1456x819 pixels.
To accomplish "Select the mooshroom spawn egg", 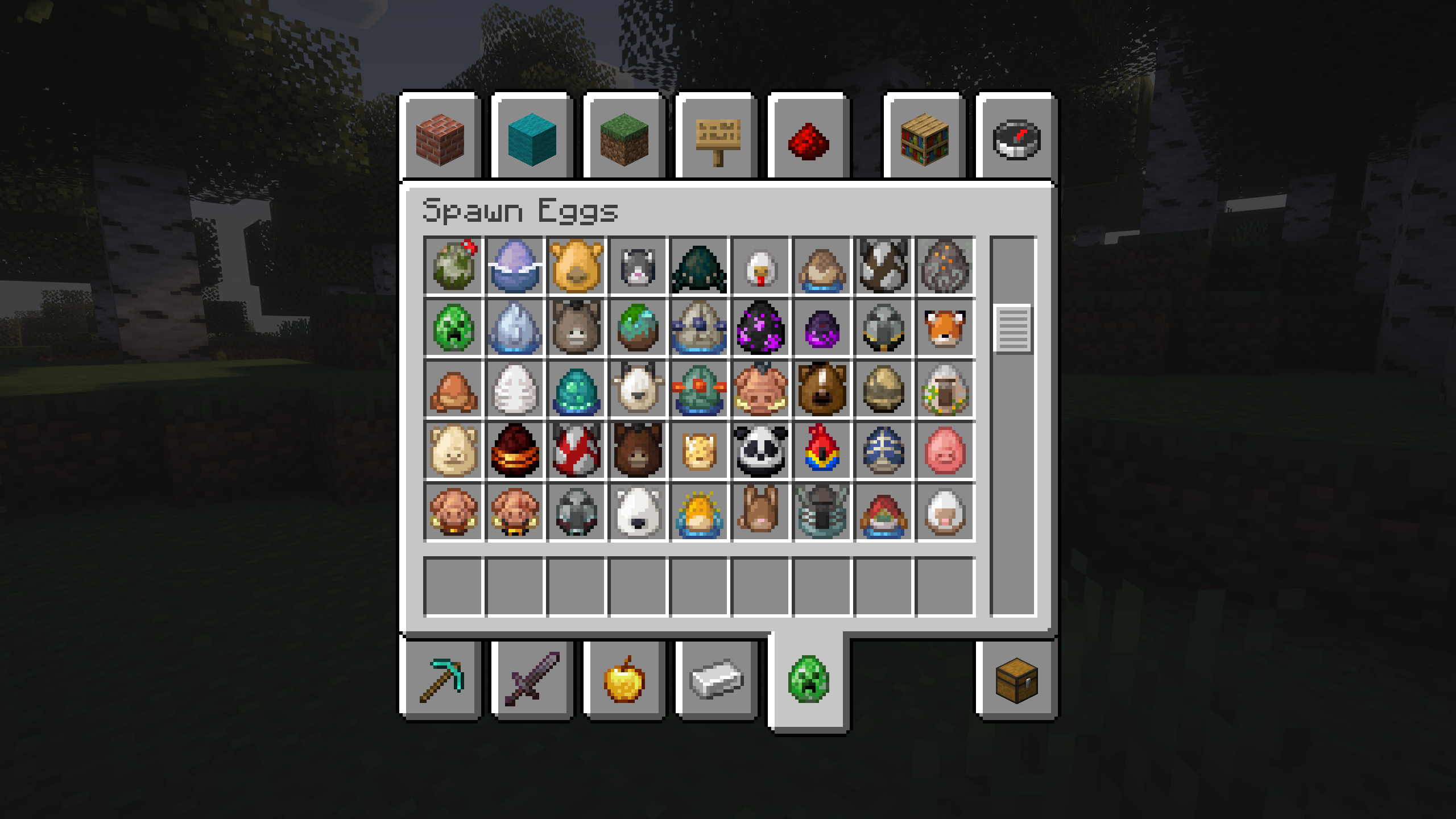I will pos(576,449).
